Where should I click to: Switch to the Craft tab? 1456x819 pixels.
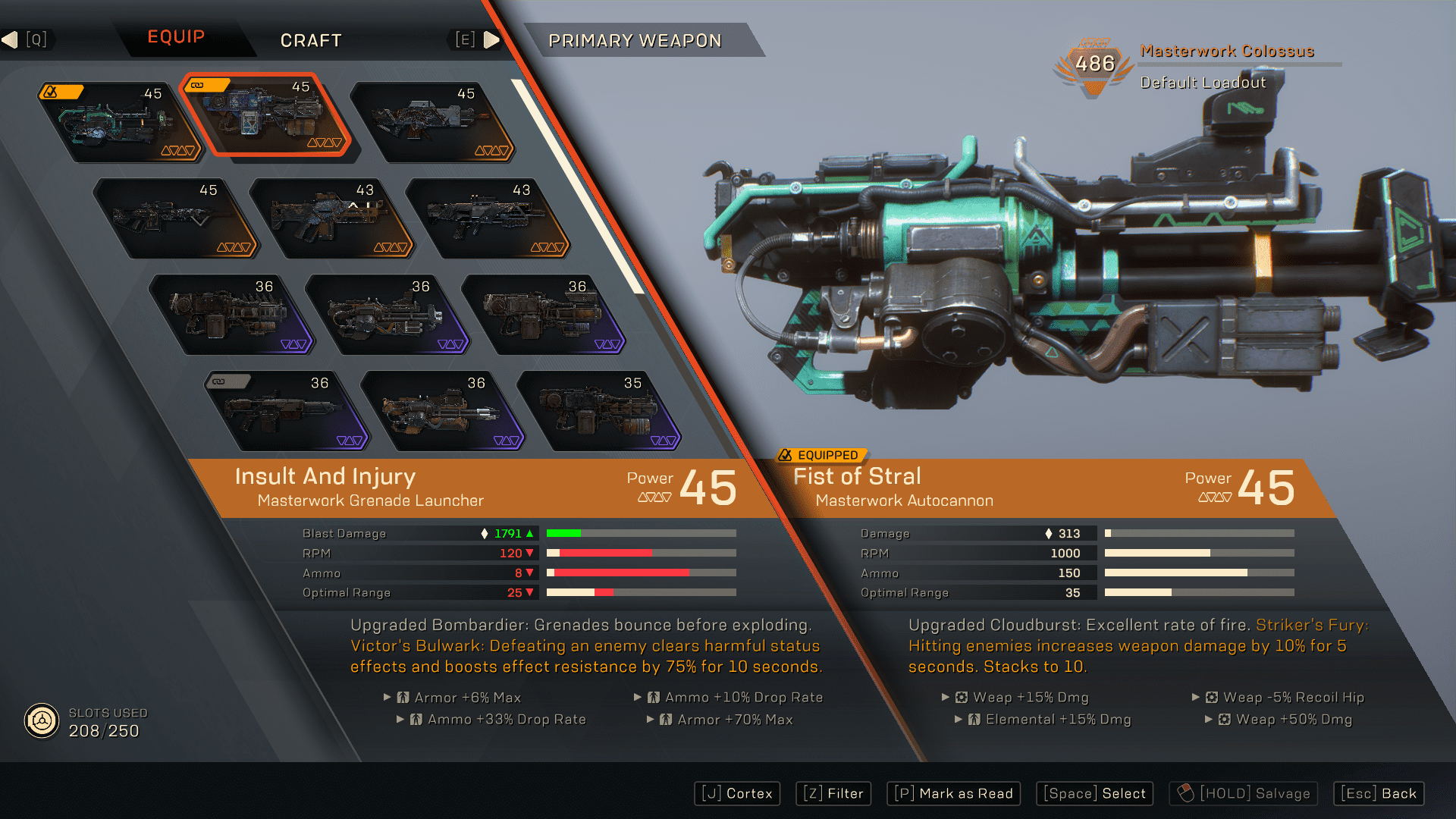(311, 40)
